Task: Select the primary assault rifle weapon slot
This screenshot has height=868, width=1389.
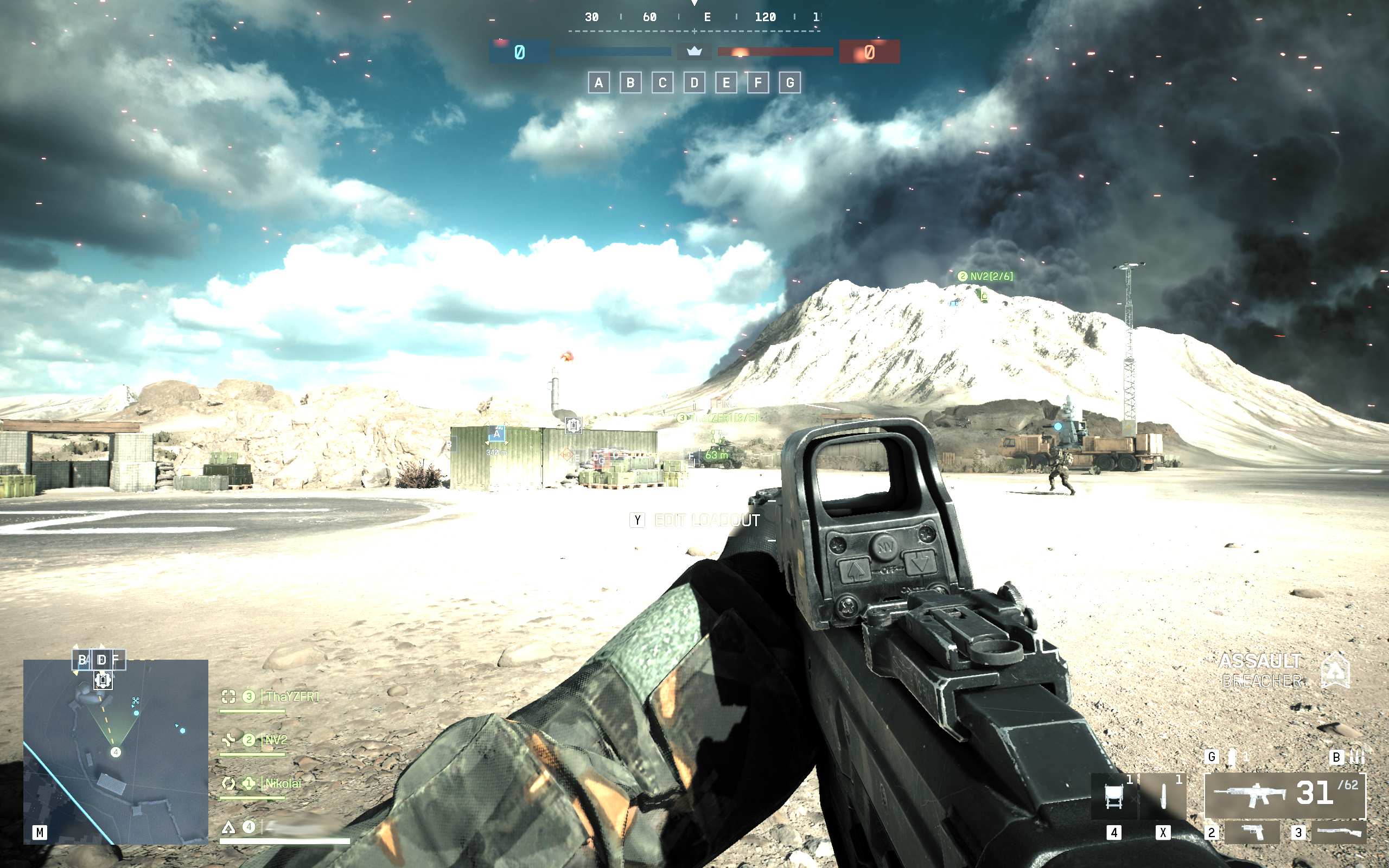Action: (1284, 795)
